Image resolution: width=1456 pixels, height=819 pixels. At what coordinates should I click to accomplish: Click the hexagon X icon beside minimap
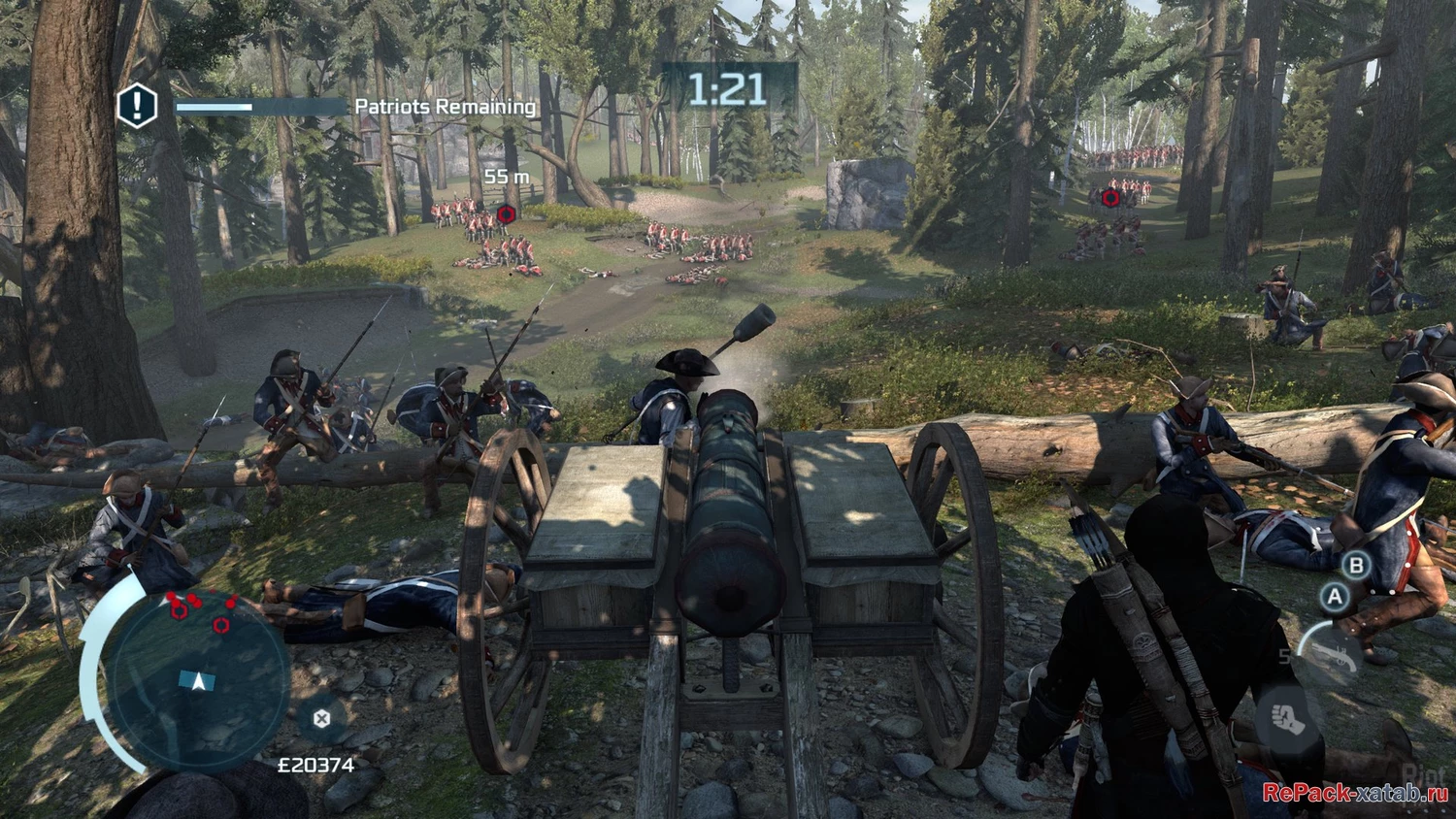click(321, 718)
